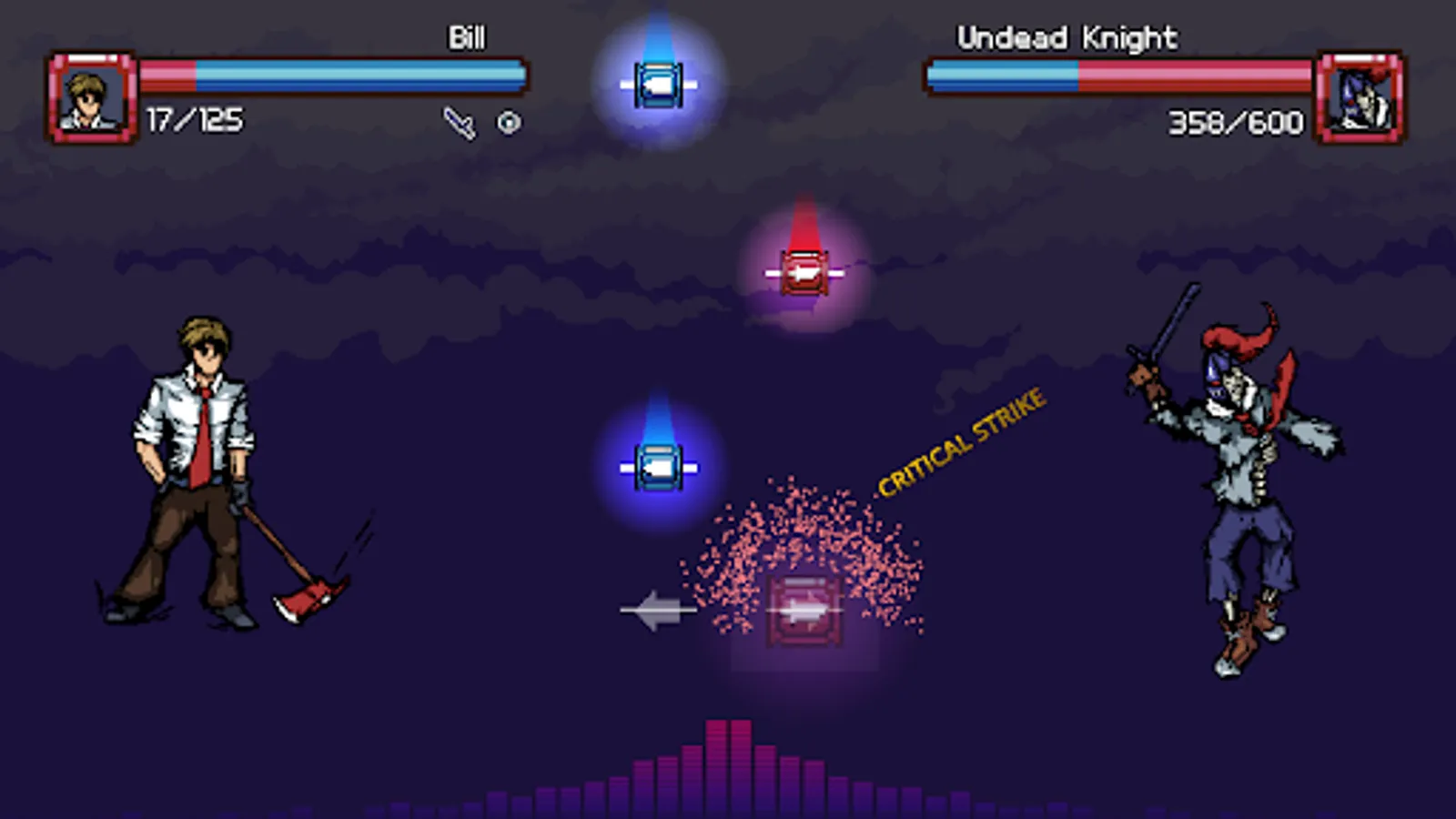1456x819 pixels.
Task: Select the Undead Knight name label
Action: tap(1066, 38)
